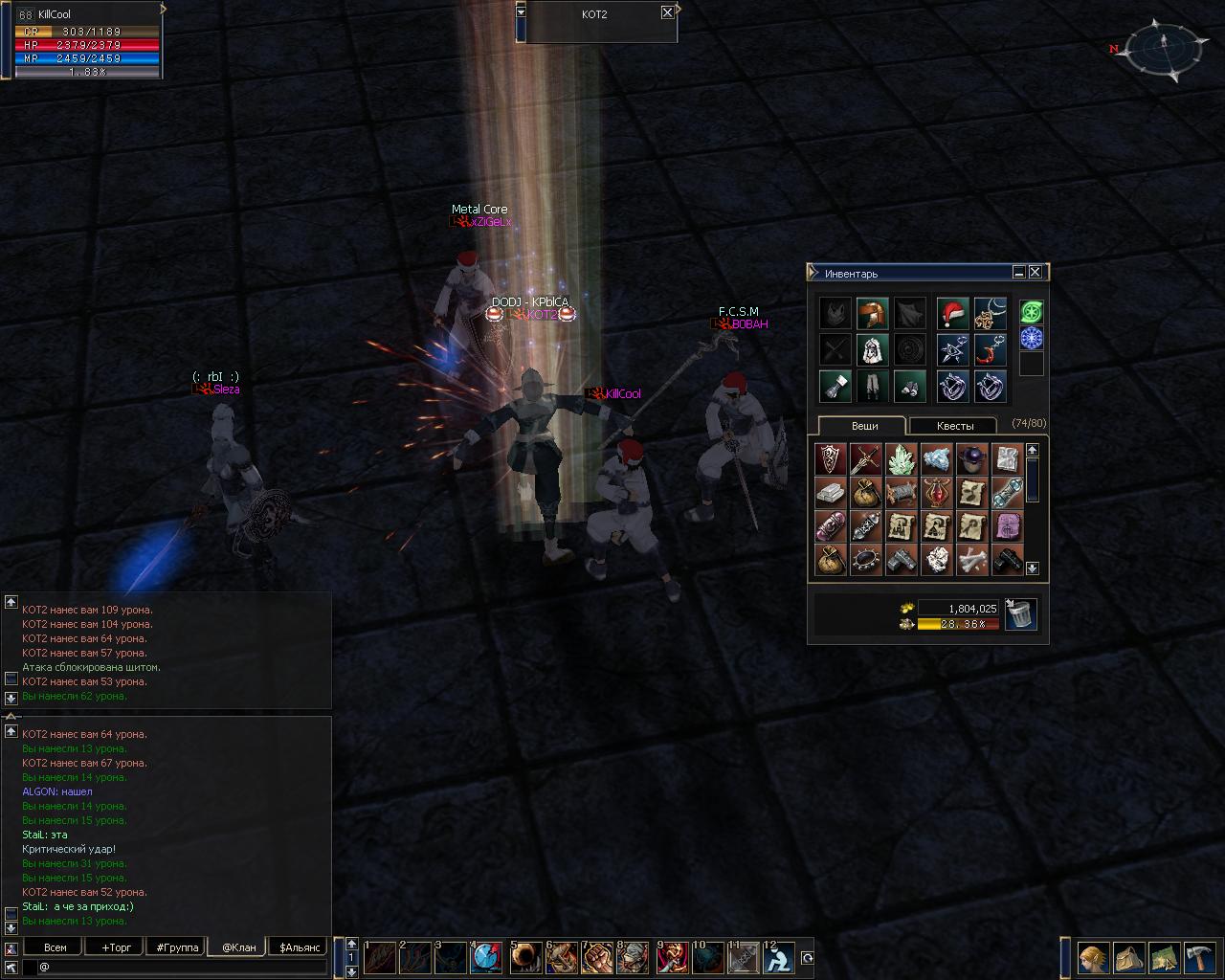Select the equipped Santa hat slot

click(952, 313)
